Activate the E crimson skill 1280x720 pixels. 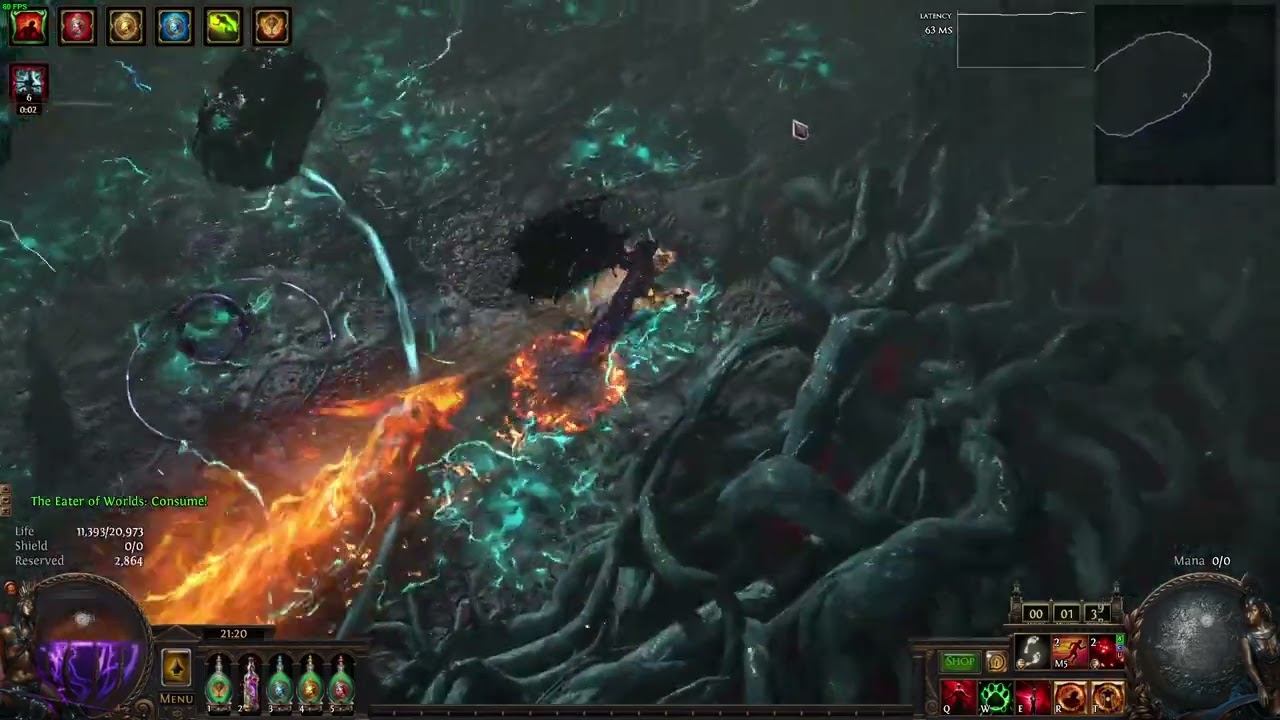pyautogui.click(x=1032, y=696)
